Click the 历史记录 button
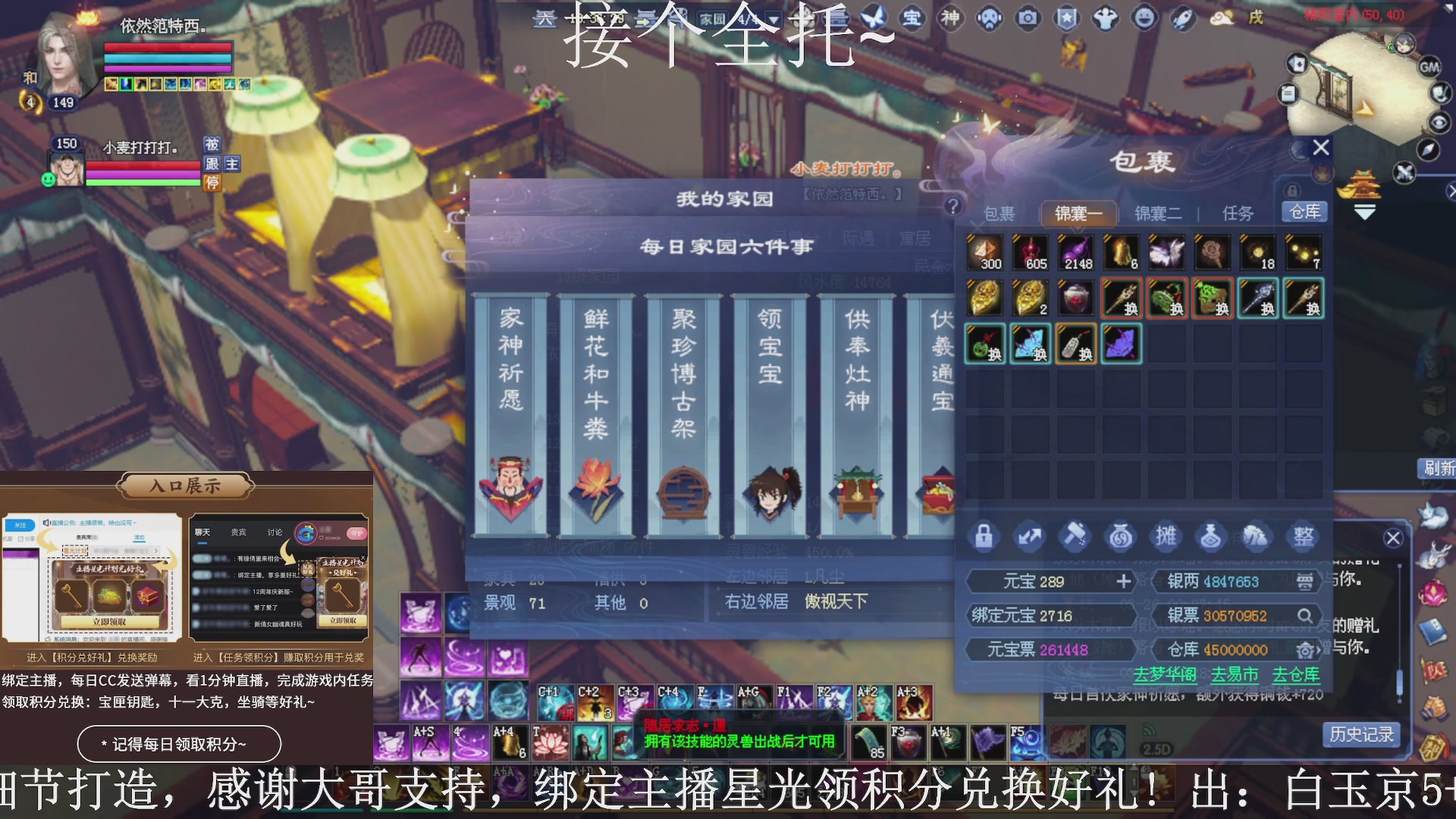The width and height of the screenshot is (1456, 819). (1361, 734)
